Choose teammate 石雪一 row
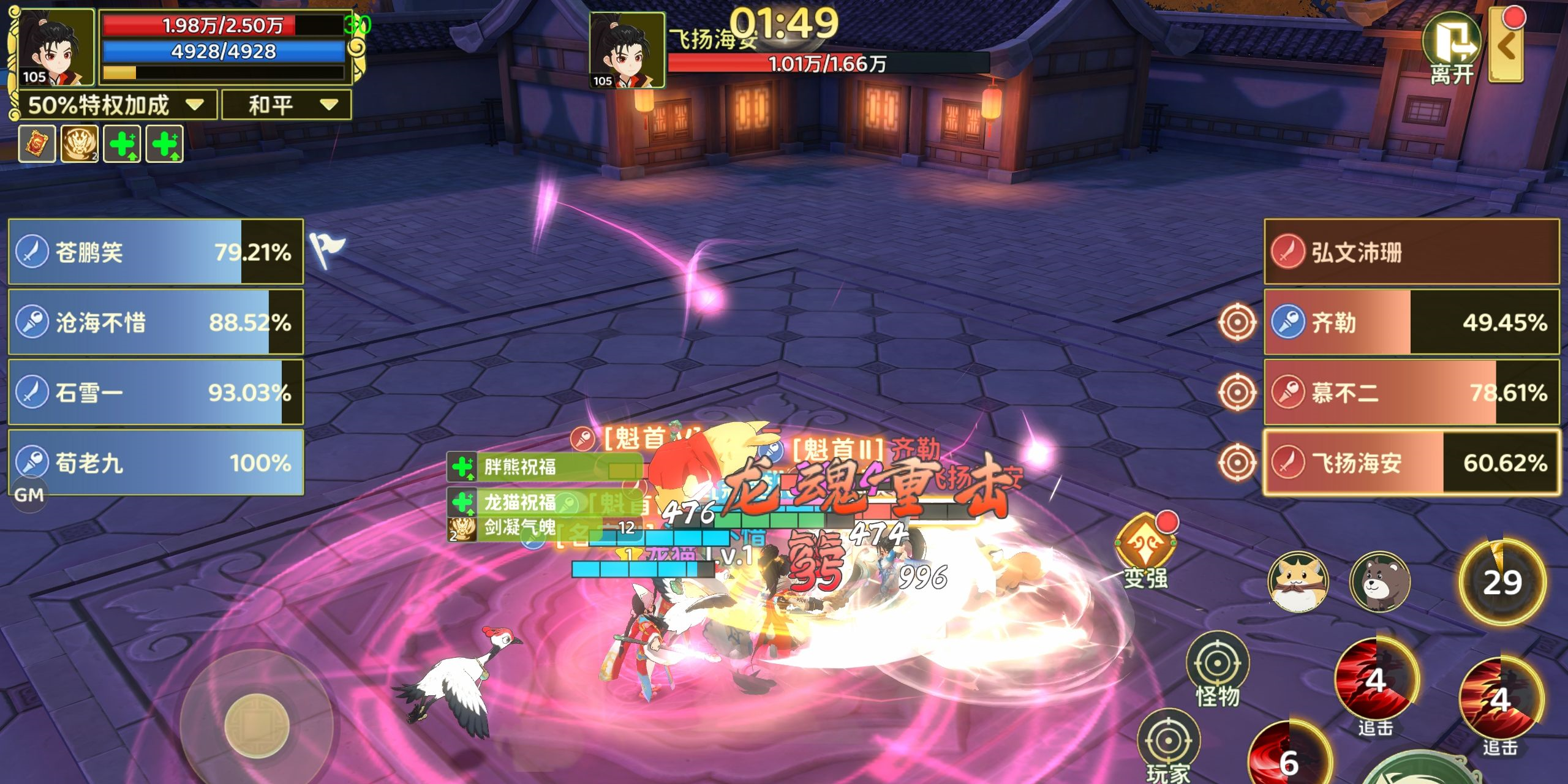 pos(156,392)
